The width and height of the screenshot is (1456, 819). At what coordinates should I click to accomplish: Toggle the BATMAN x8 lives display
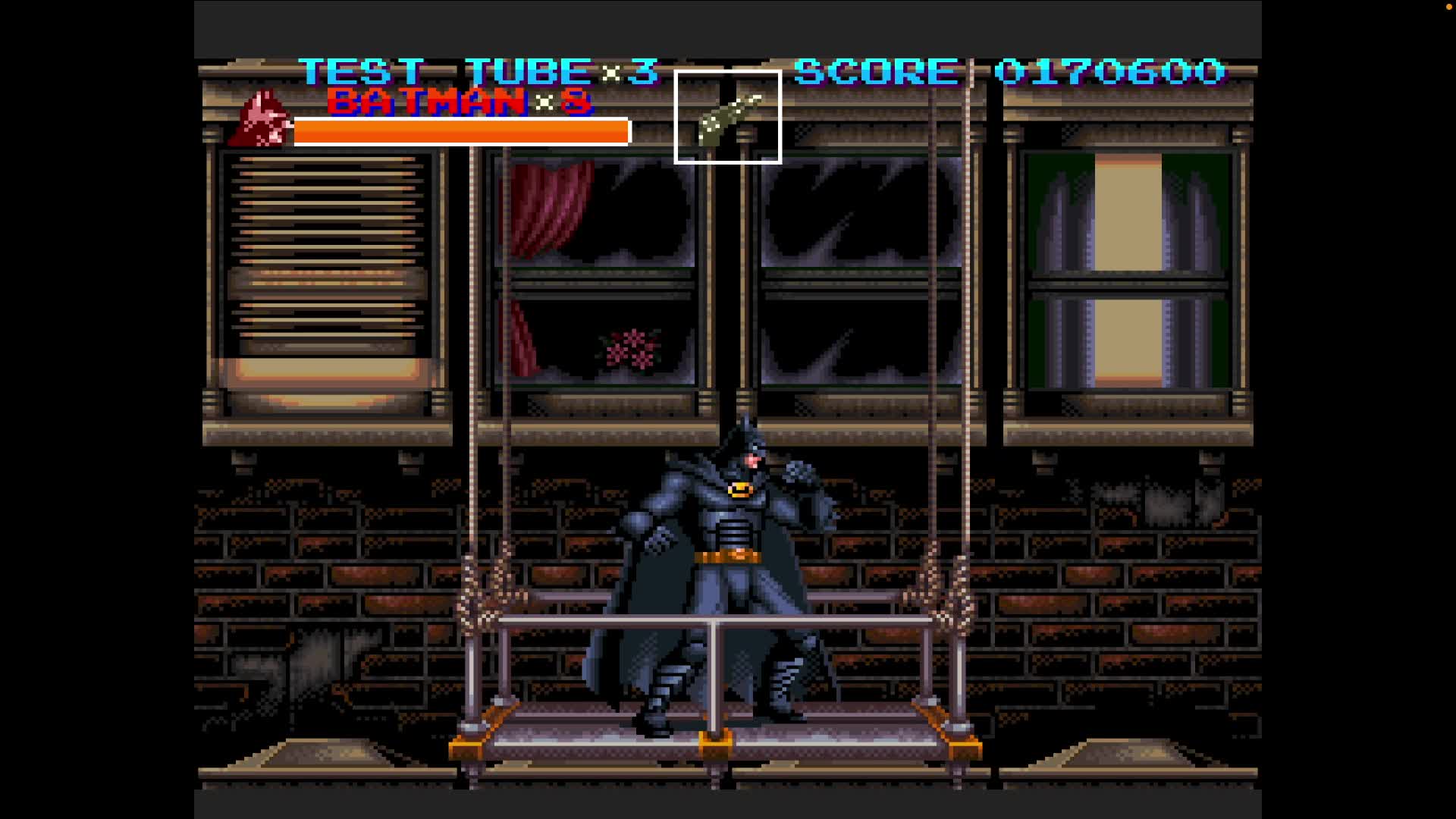click(x=455, y=103)
